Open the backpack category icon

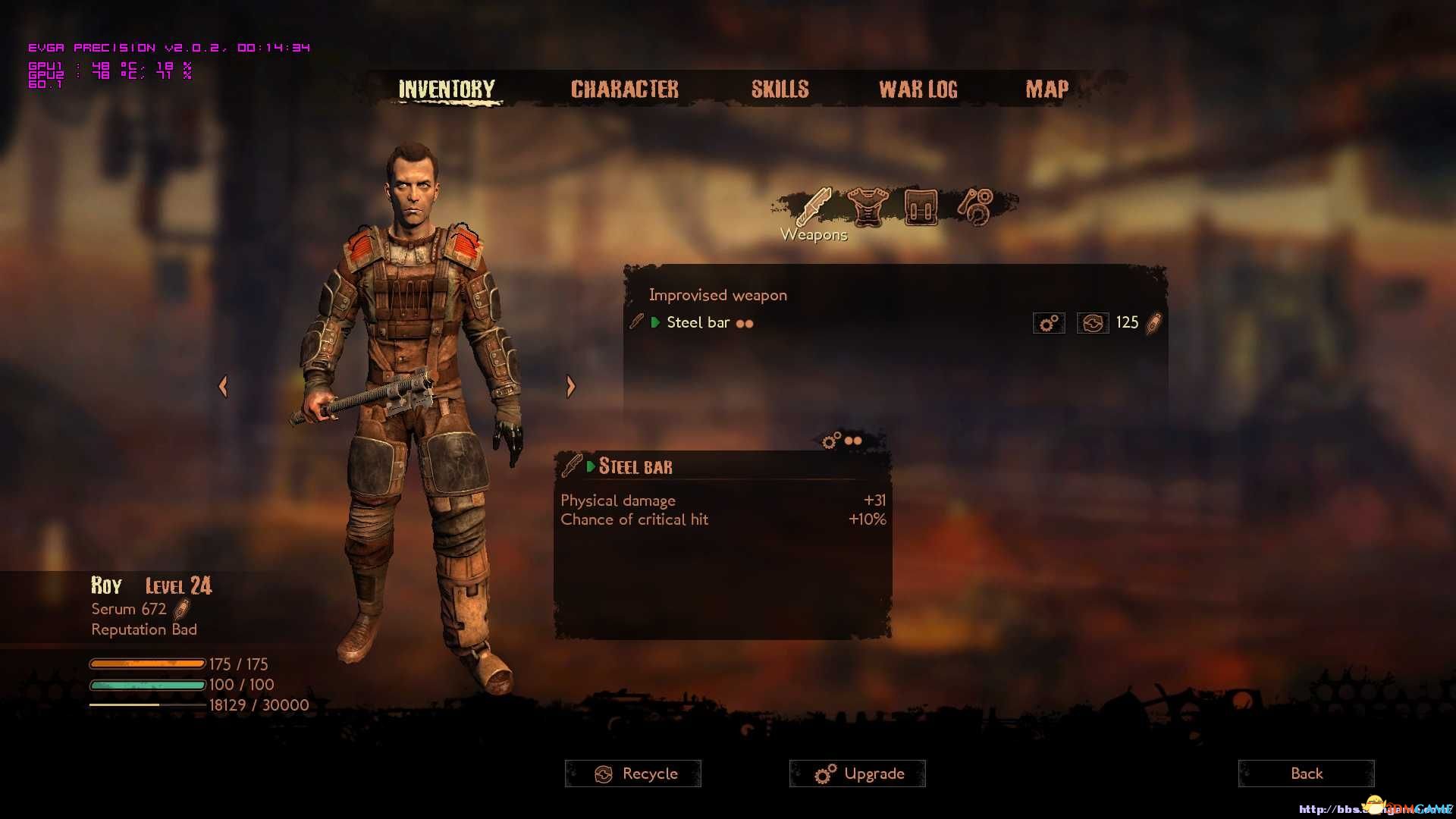(x=920, y=206)
